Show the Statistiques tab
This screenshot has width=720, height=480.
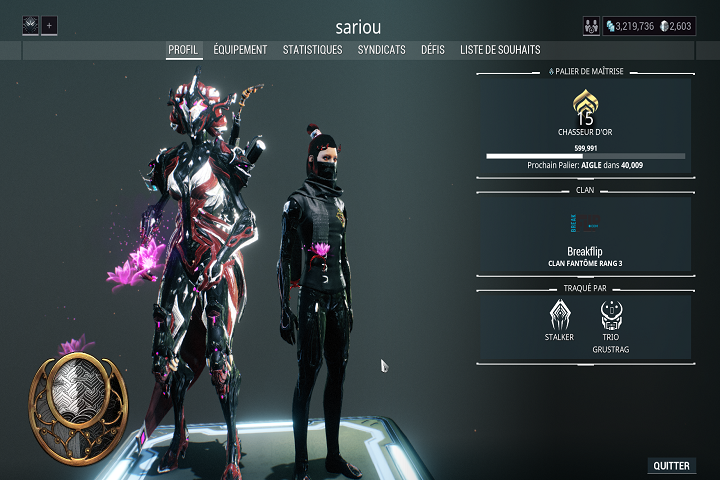pyautogui.click(x=312, y=49)
